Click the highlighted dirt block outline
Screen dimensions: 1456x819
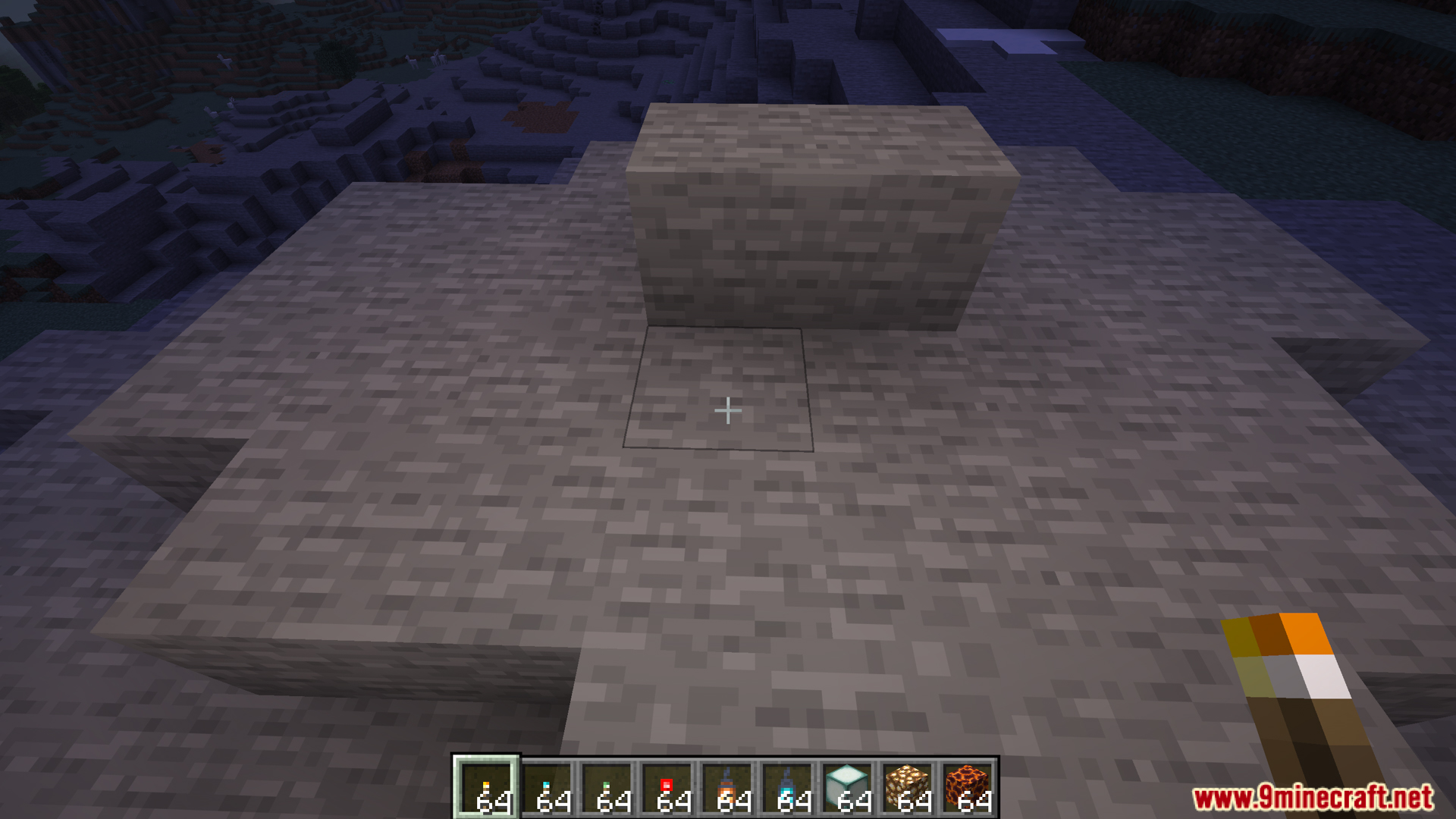719,391
